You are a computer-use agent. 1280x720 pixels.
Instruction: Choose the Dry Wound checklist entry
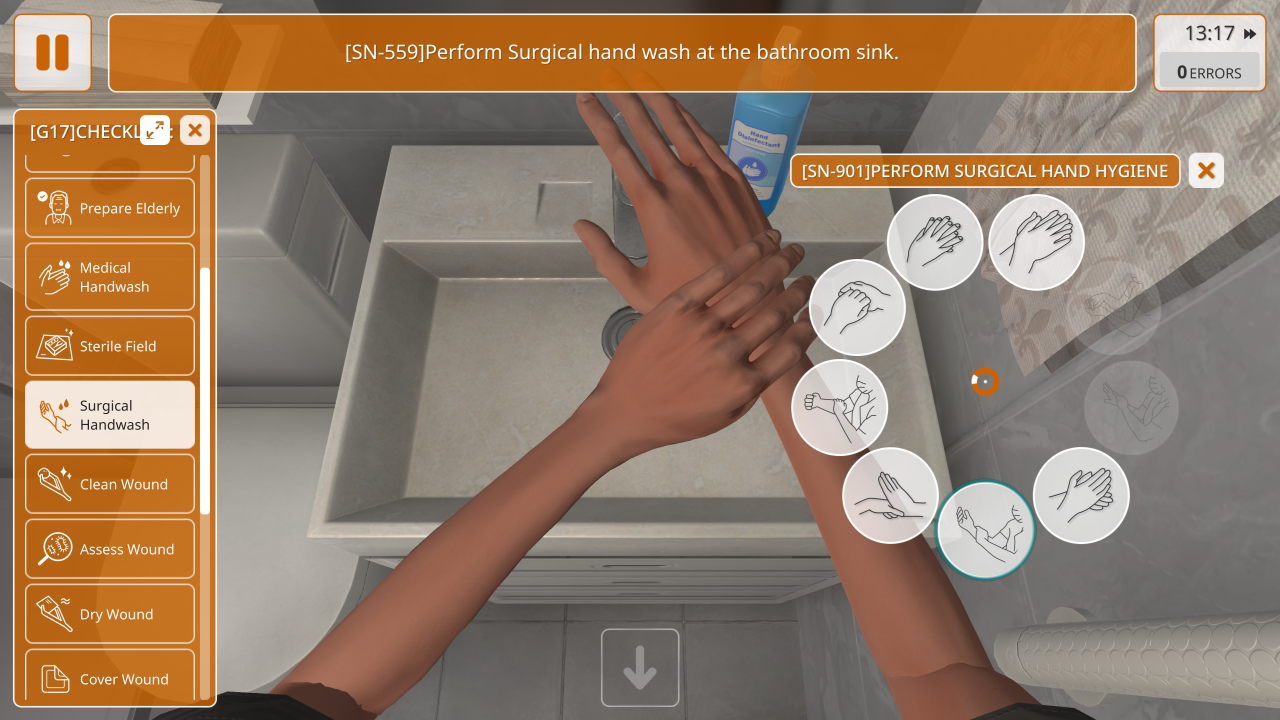pyautogui.click(x=110, y=614)
